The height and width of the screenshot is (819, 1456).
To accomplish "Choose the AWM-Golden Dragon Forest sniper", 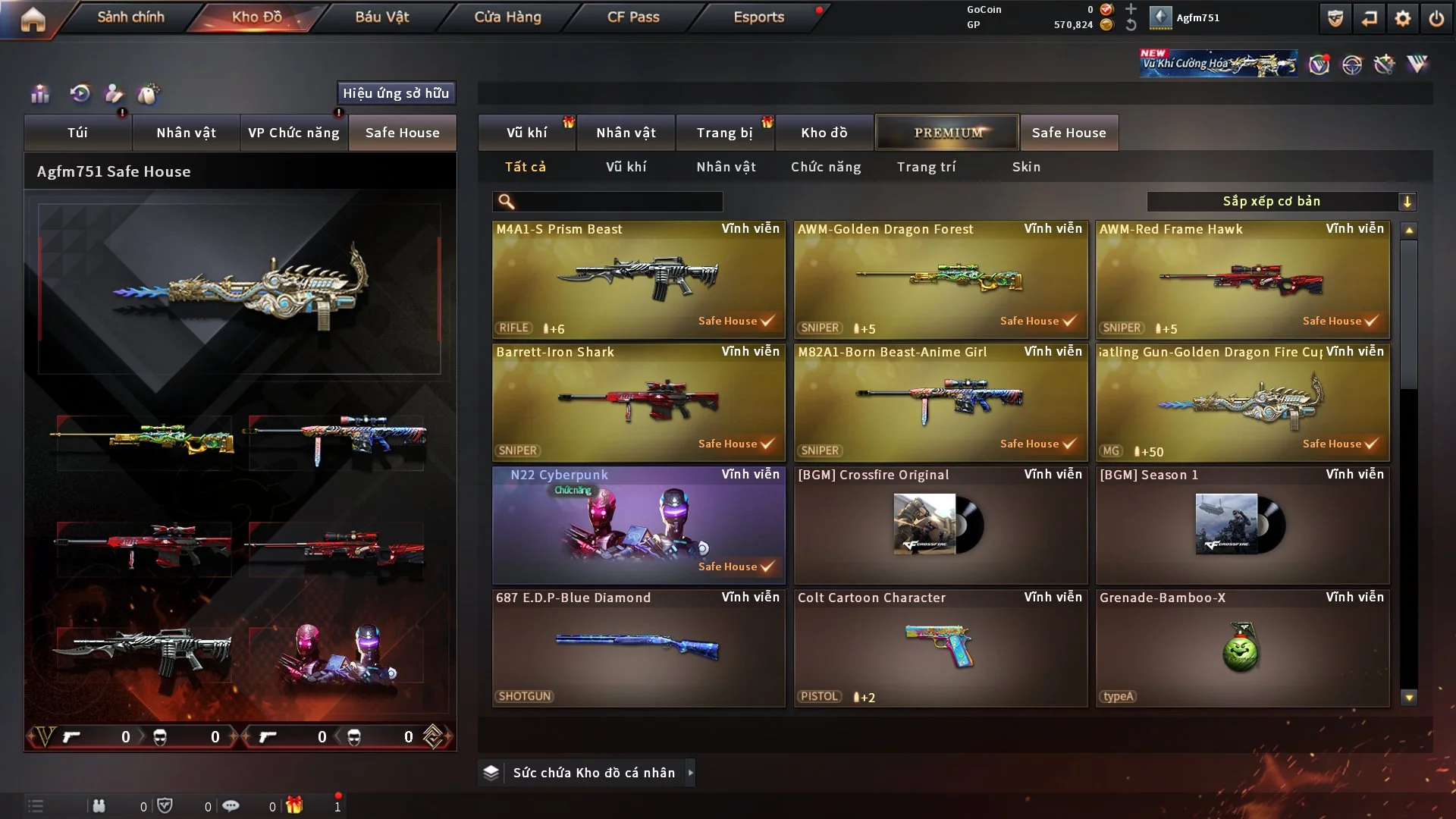I will 940,279.
